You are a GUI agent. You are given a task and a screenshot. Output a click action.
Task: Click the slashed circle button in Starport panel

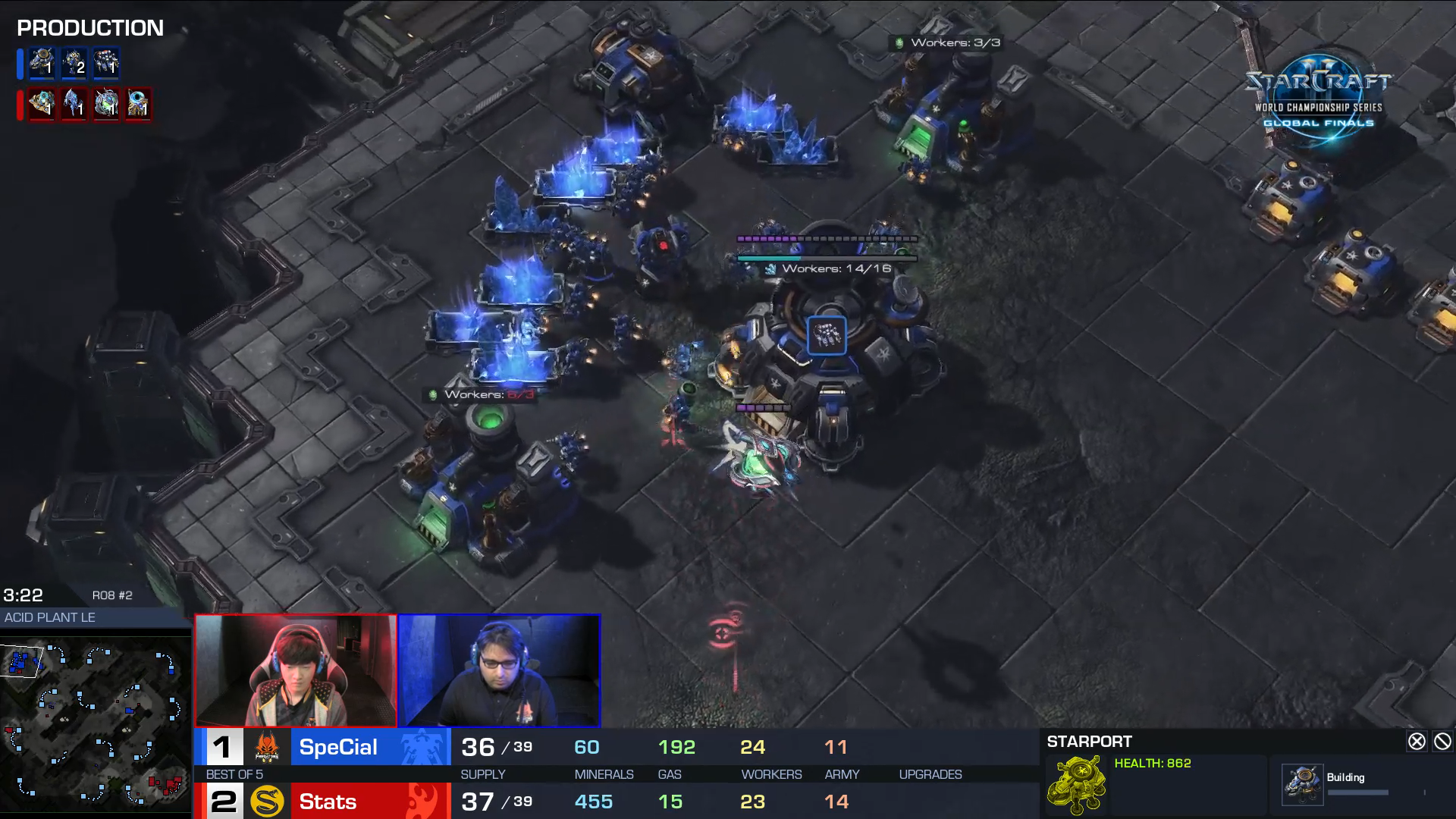pos(1442,742)
